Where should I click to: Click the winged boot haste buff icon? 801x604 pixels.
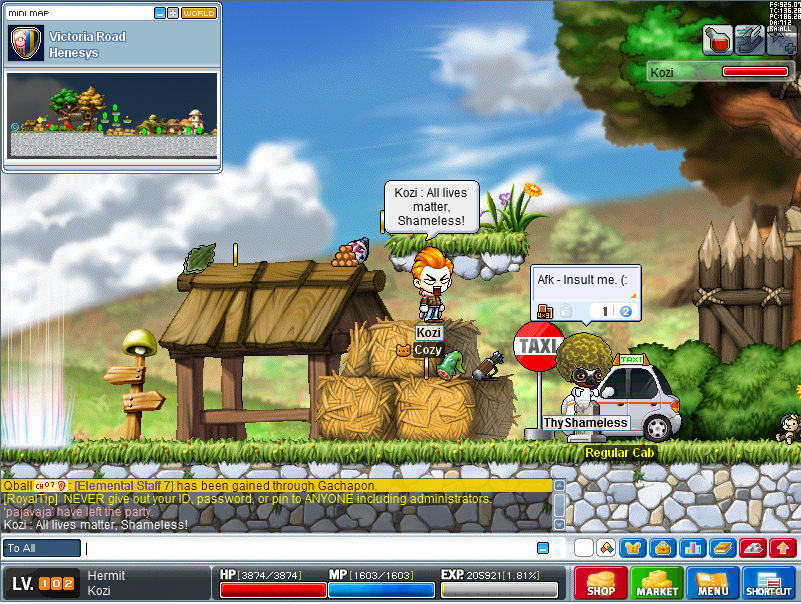(x=750, y=40)
